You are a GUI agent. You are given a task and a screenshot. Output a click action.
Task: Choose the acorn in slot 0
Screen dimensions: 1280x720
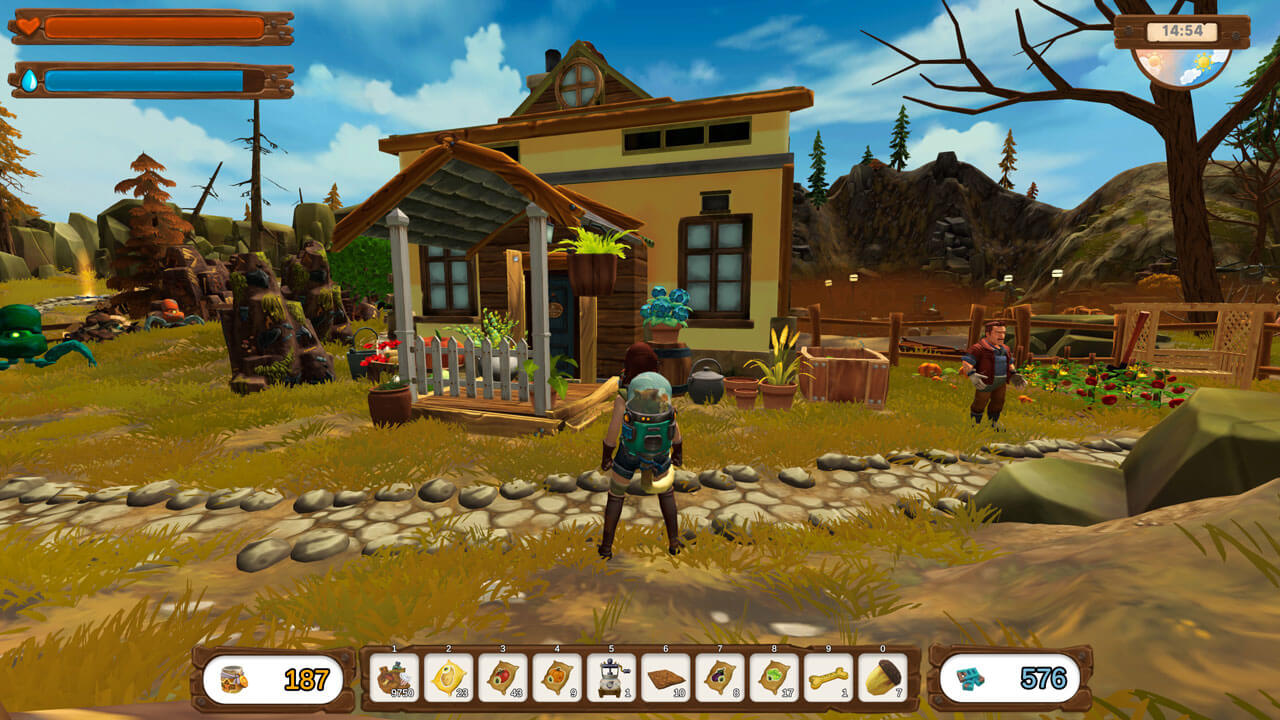coord(882,678)
